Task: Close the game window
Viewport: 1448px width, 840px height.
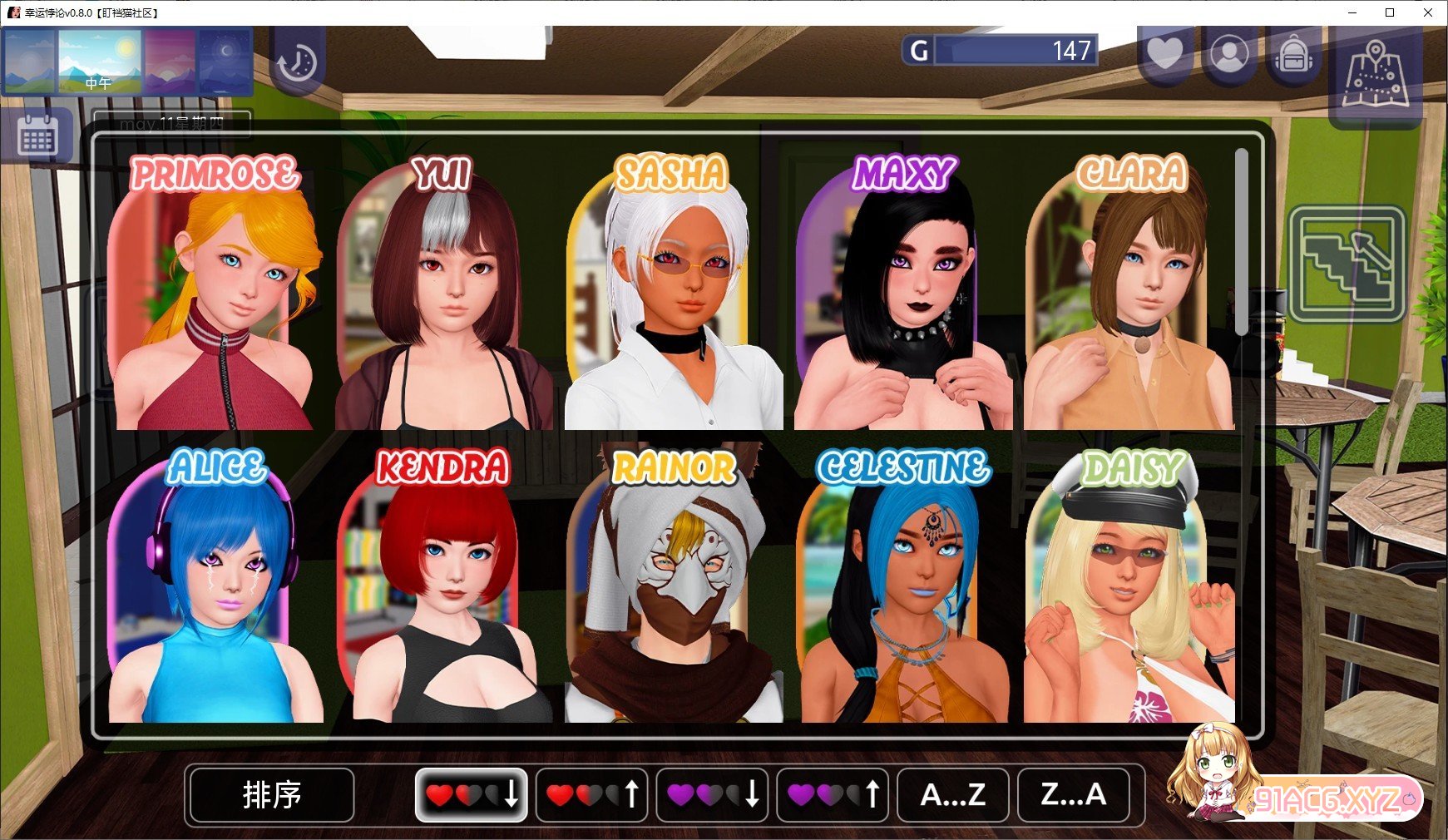Action: (1427, 12)
